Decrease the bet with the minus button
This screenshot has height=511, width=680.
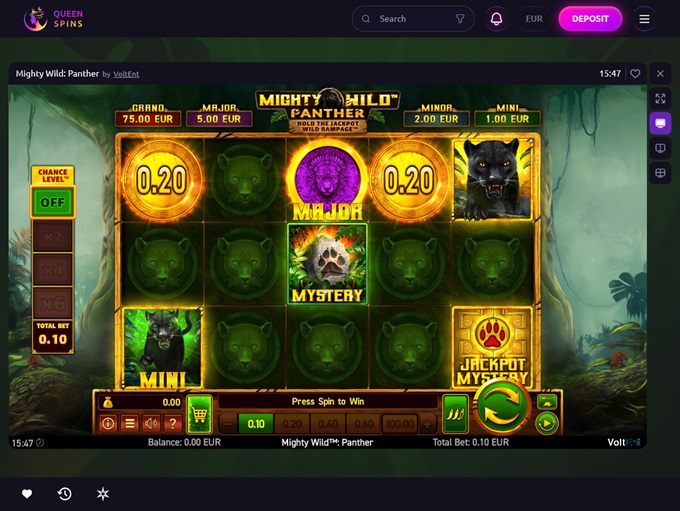coord(226,423)
